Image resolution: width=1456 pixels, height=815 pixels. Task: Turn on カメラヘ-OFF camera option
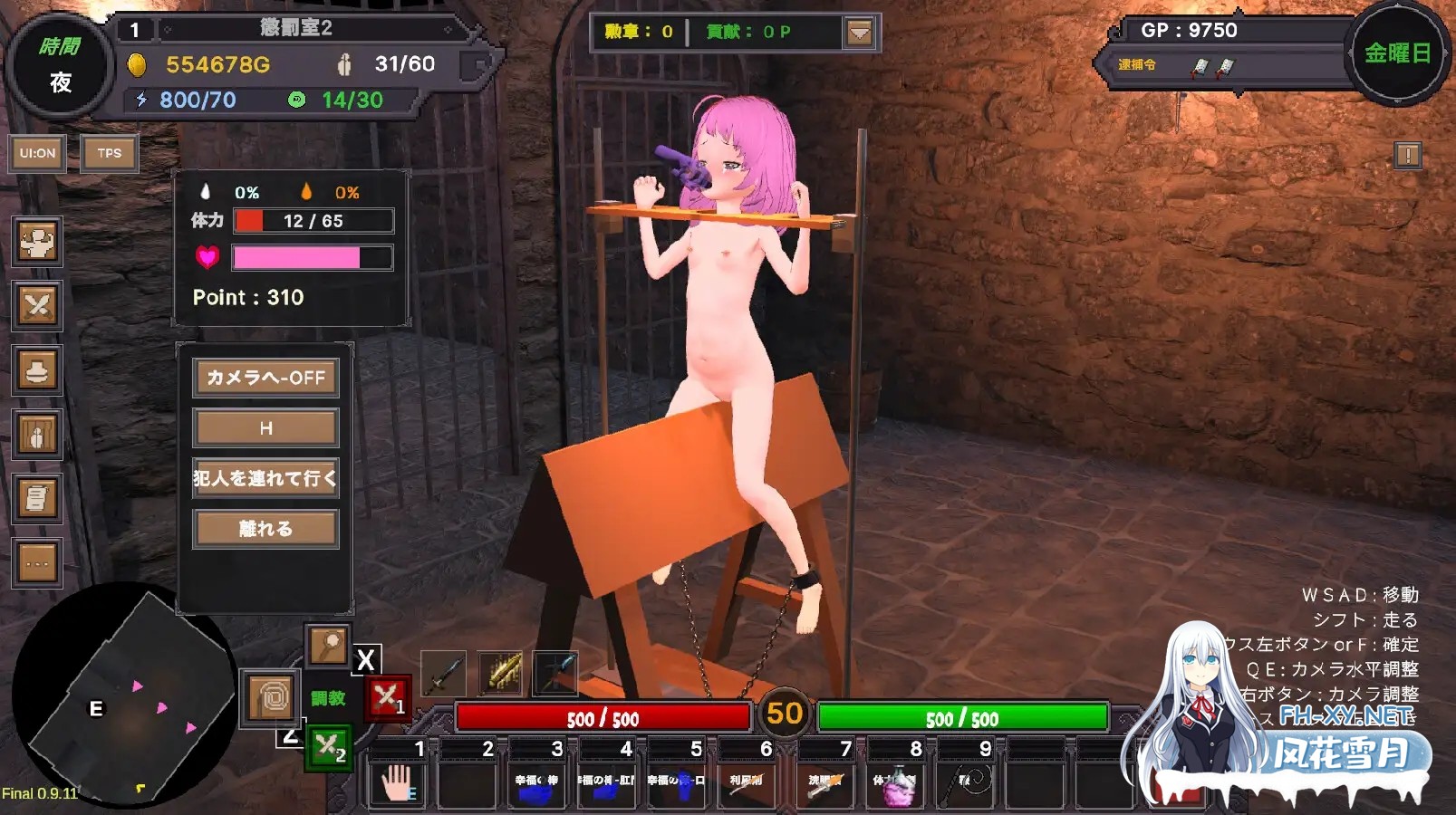(265, 378)
